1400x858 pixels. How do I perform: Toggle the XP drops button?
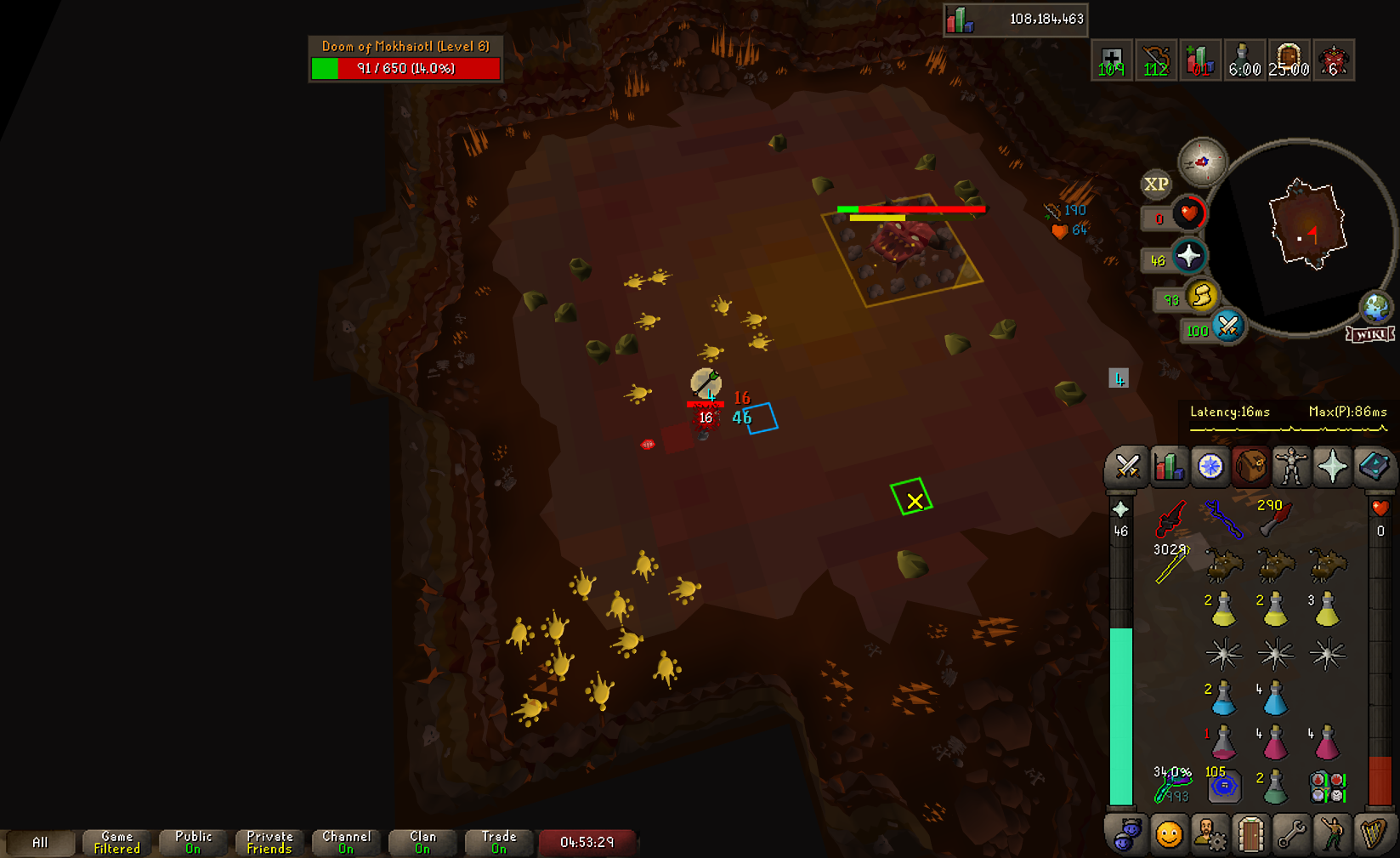click(1155, 185)
